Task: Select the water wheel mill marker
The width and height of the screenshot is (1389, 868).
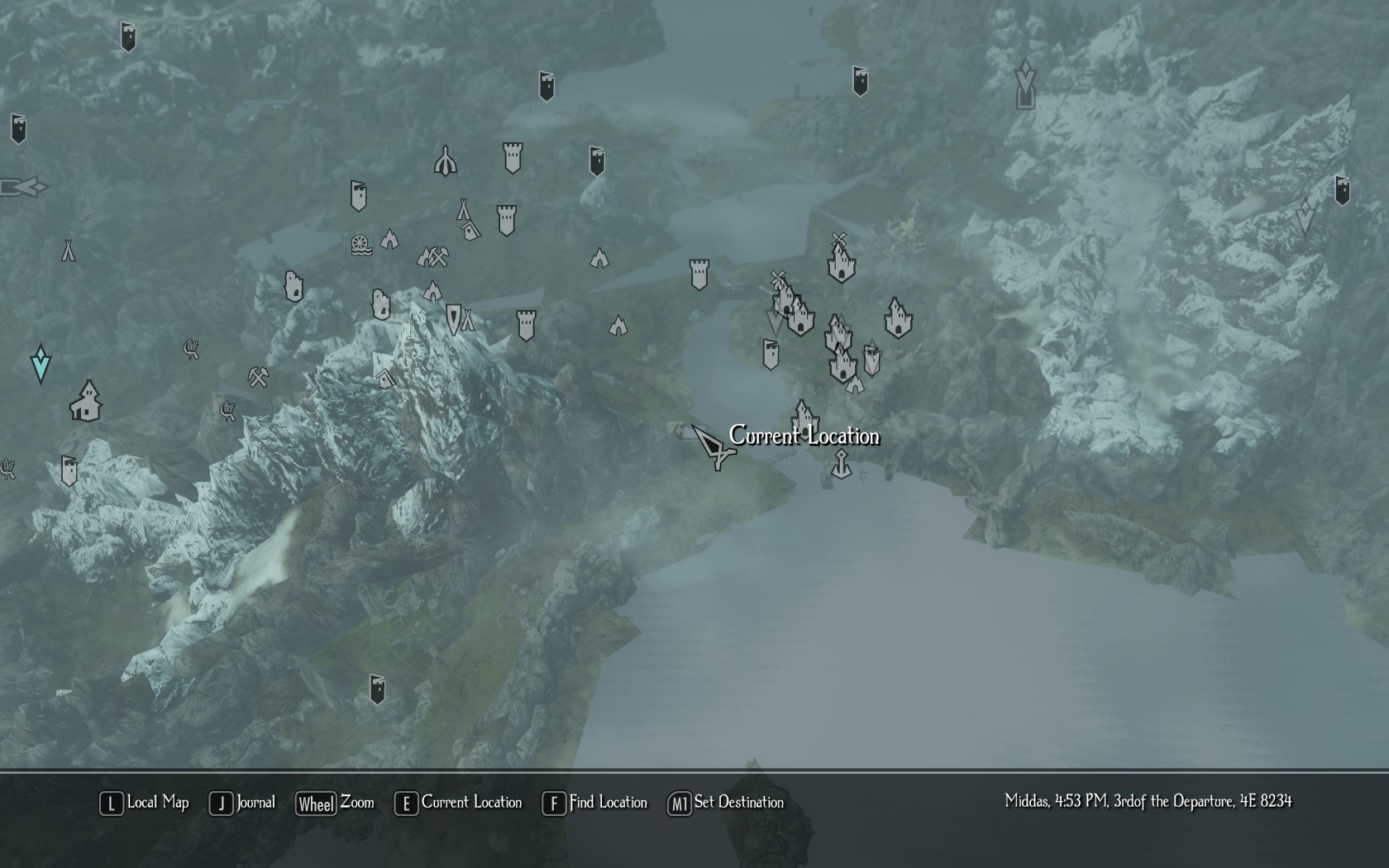Action: coord(361,246)
